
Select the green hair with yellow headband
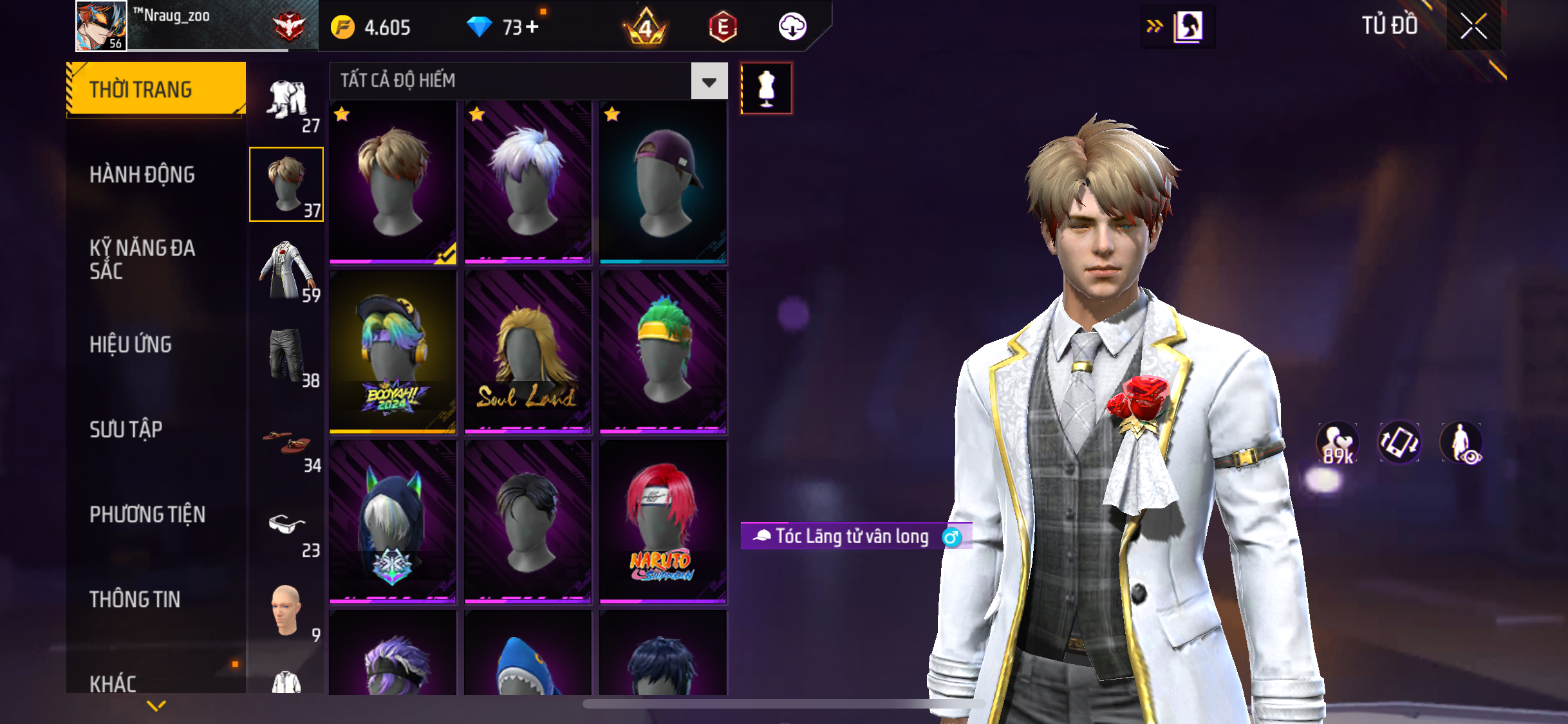[x=663, y=351]
